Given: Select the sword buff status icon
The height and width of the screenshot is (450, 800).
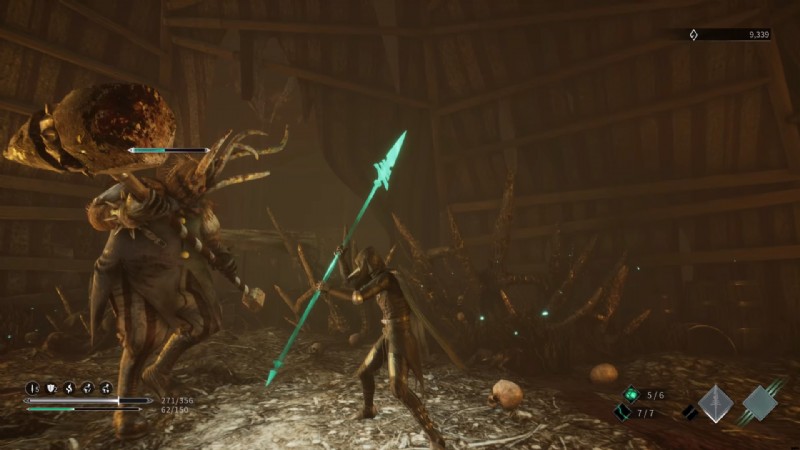Looking at the screenshot, I should (x=32, y=388).
